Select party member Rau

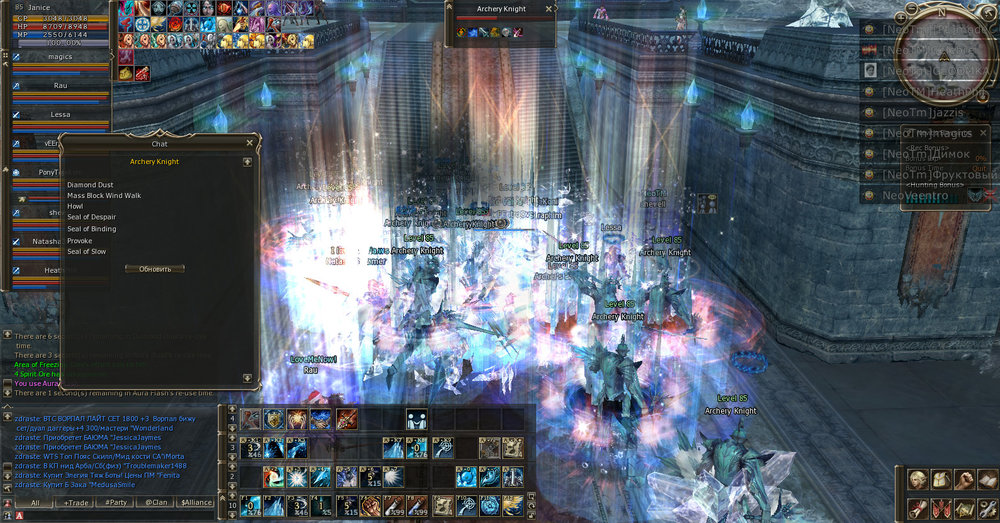[60, 86]
